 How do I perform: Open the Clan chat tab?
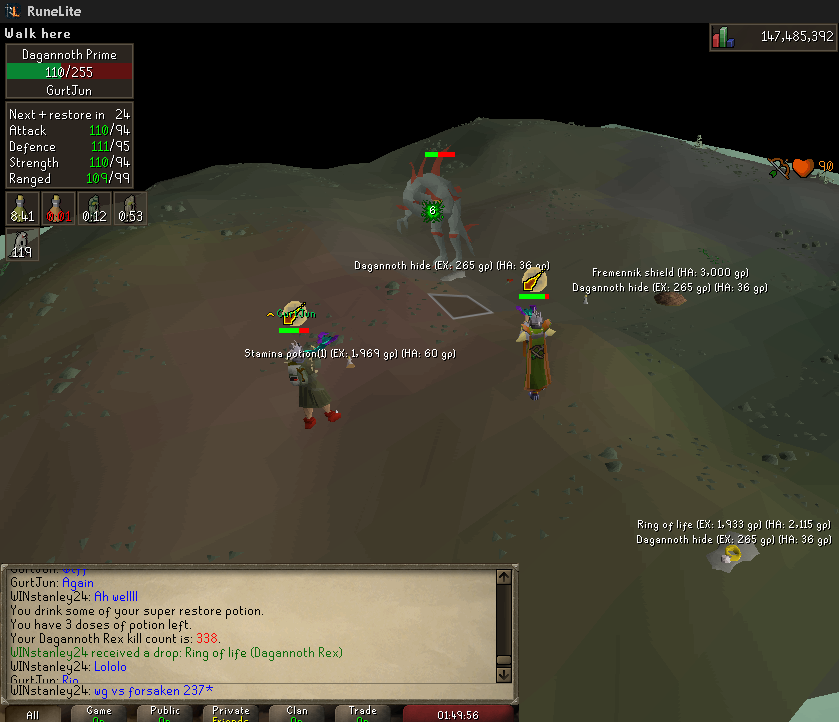click(297, 714)
